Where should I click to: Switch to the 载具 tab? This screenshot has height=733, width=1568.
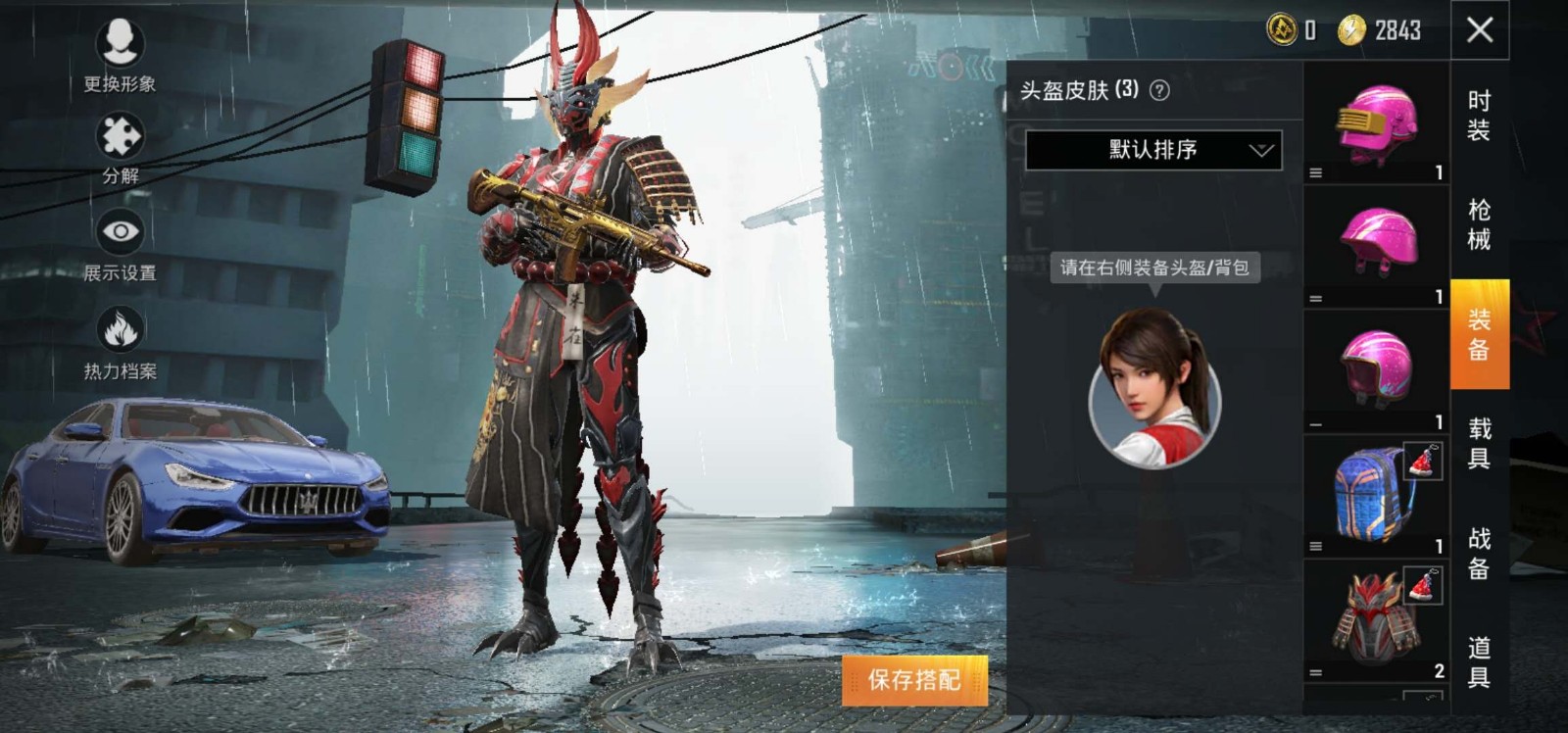[1479, 443]
